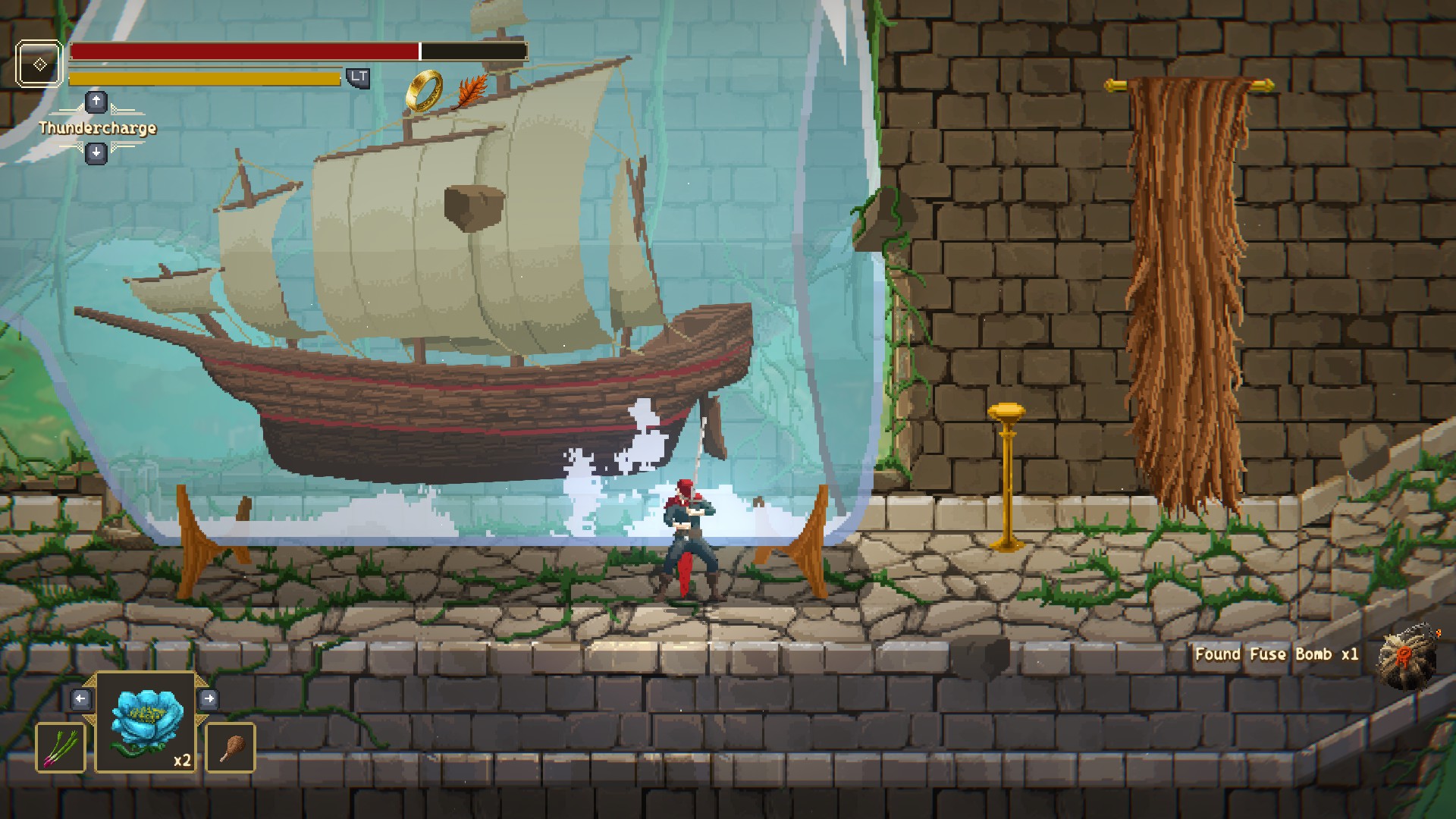Click the diamond emblem beside the health bar
The height and width of the screenshot is (819, 1456).
click(x=39, y=64)
